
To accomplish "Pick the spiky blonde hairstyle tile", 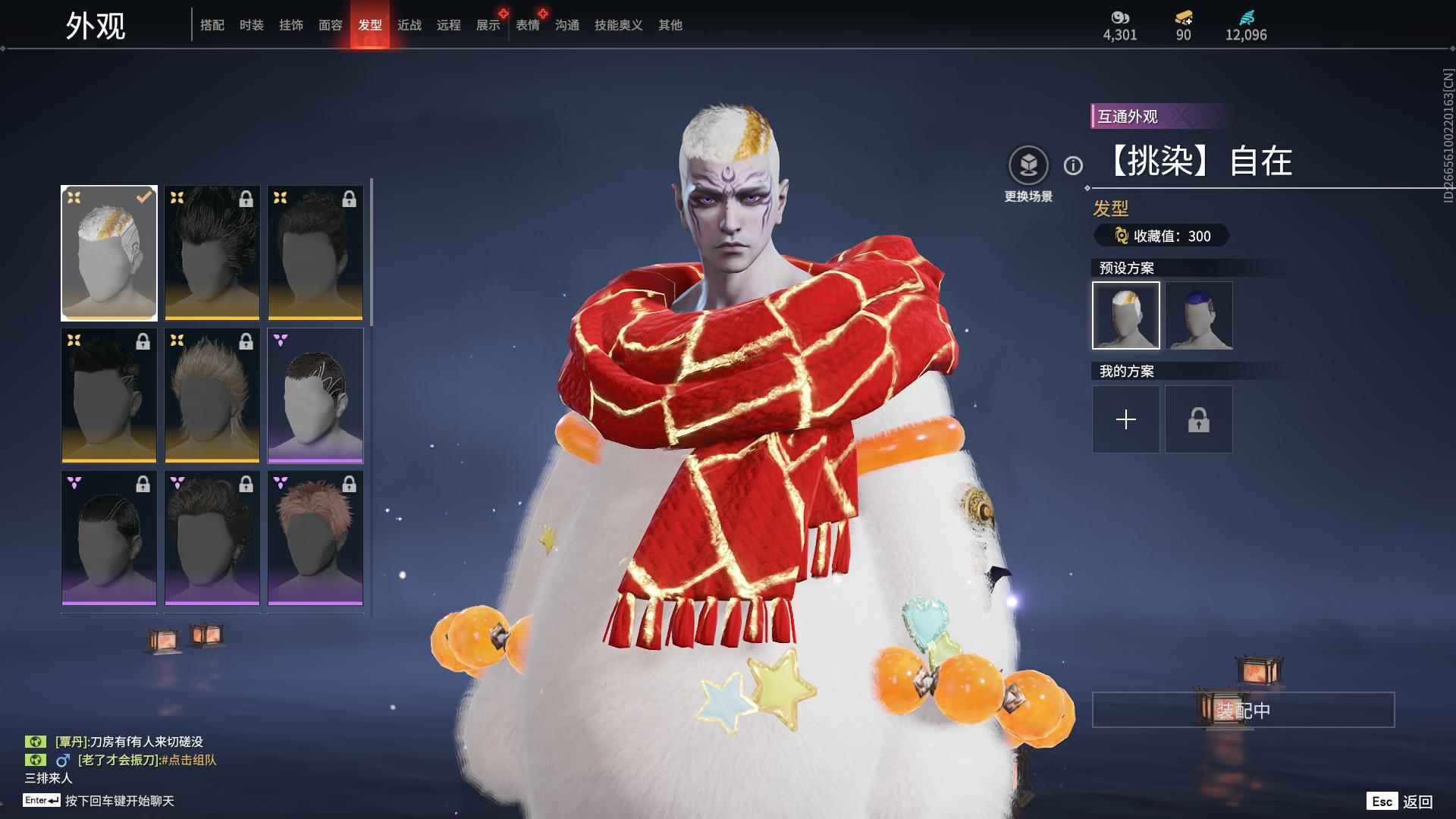I will point(212,396).
